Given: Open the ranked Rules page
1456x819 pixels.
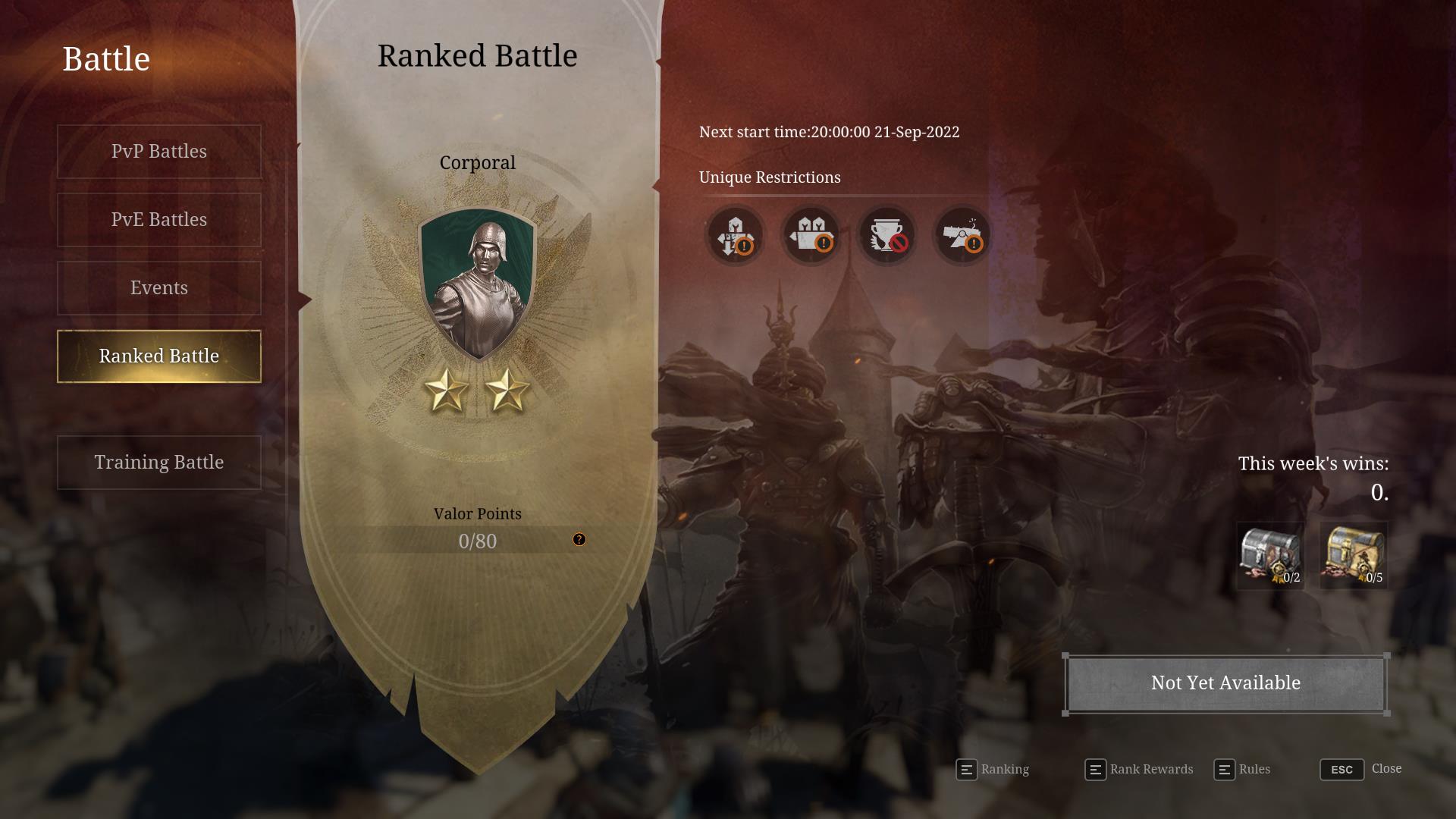Looking at the screenshot, I should pos(1242,770).
